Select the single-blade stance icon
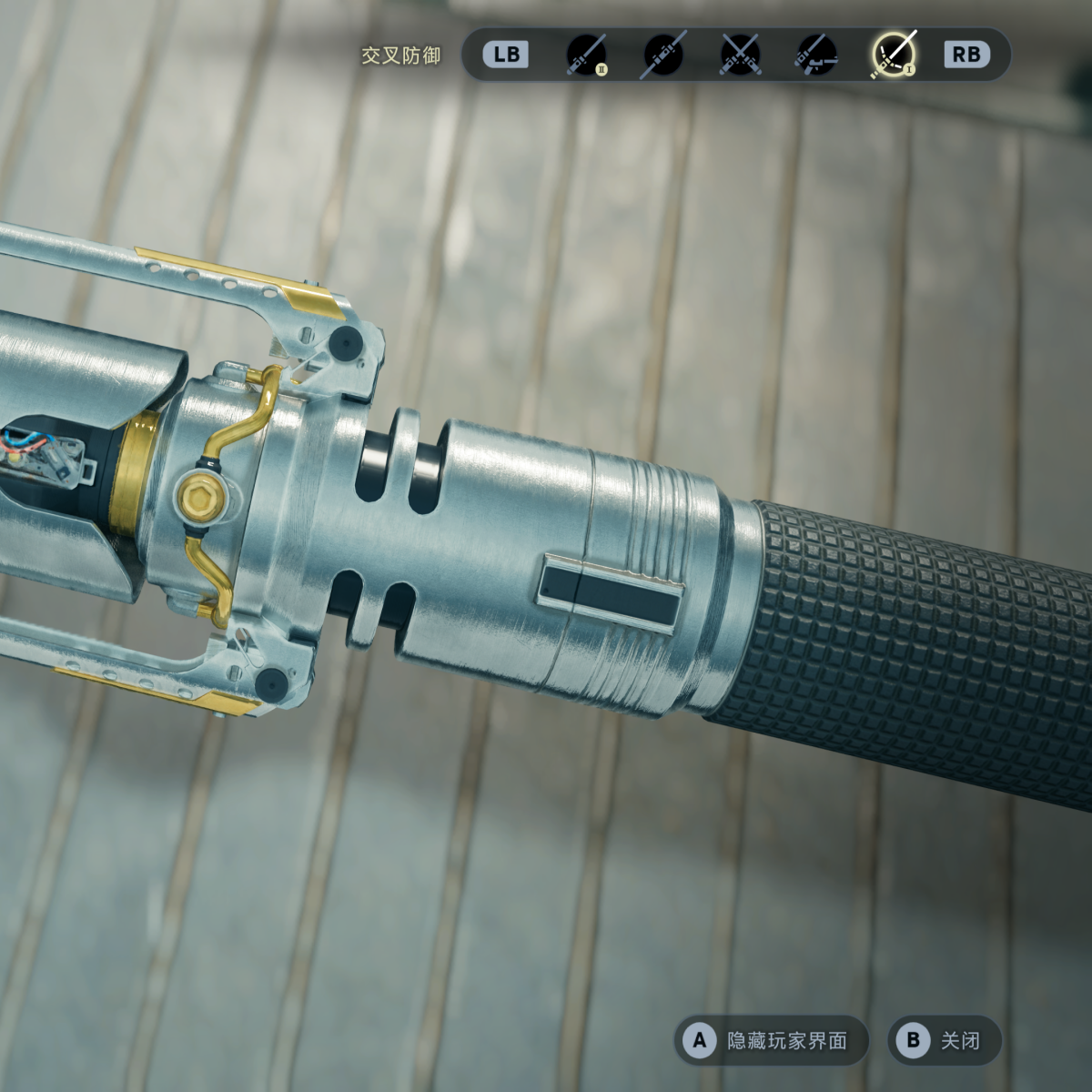1092x1092 pixels. coord(586,55)
